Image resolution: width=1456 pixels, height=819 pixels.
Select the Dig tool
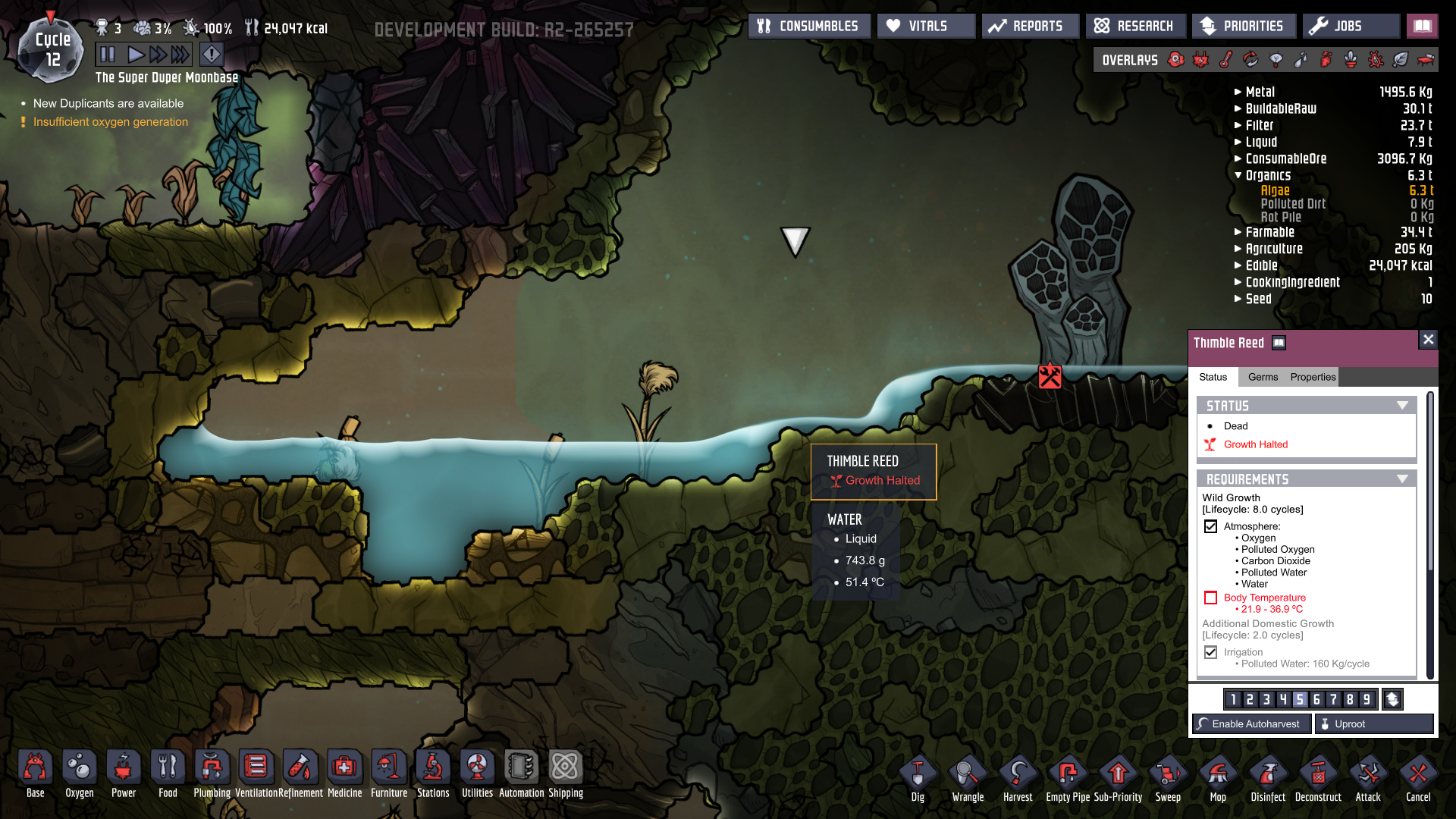tap(918, 779)
